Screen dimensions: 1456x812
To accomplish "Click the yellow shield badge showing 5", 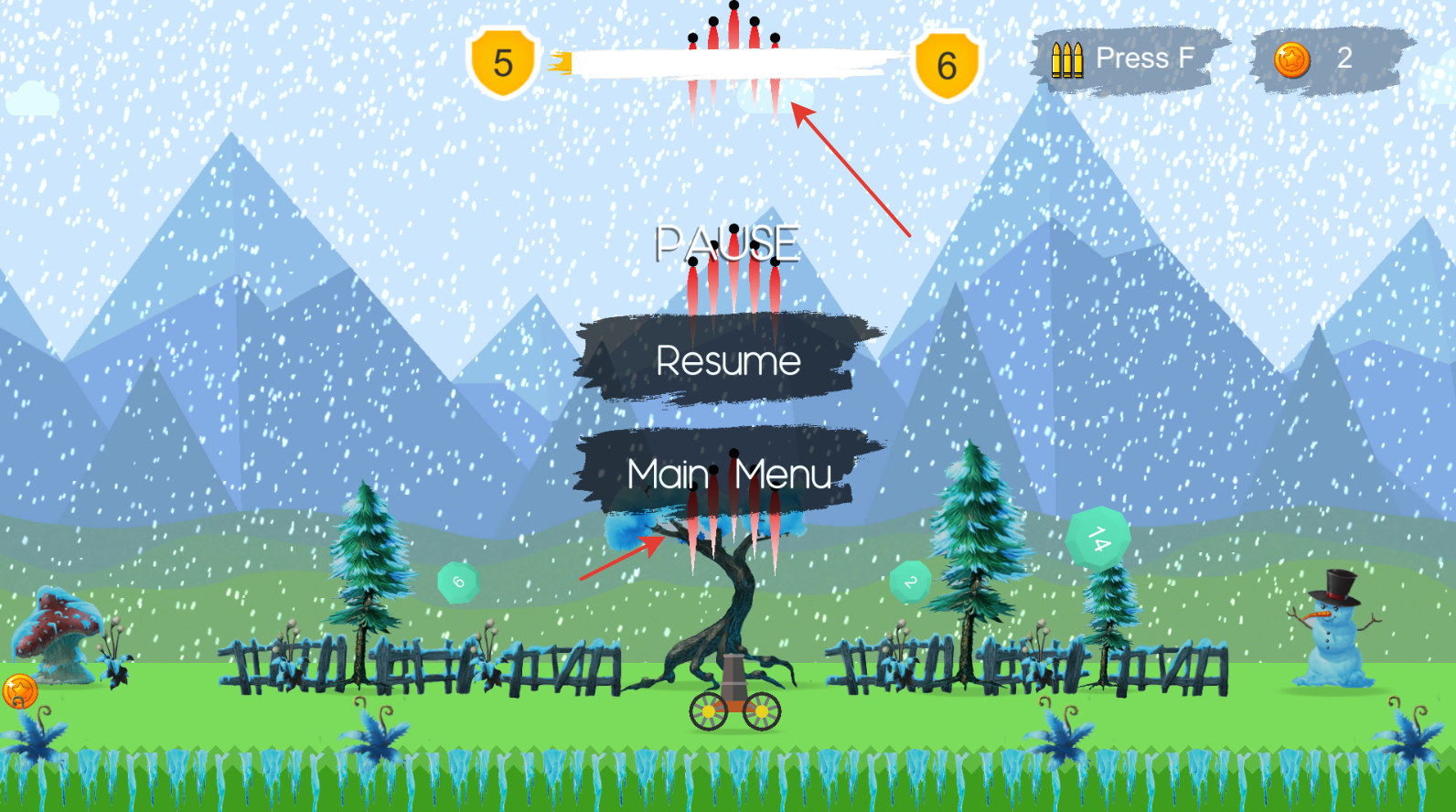I will click(502, 60).
